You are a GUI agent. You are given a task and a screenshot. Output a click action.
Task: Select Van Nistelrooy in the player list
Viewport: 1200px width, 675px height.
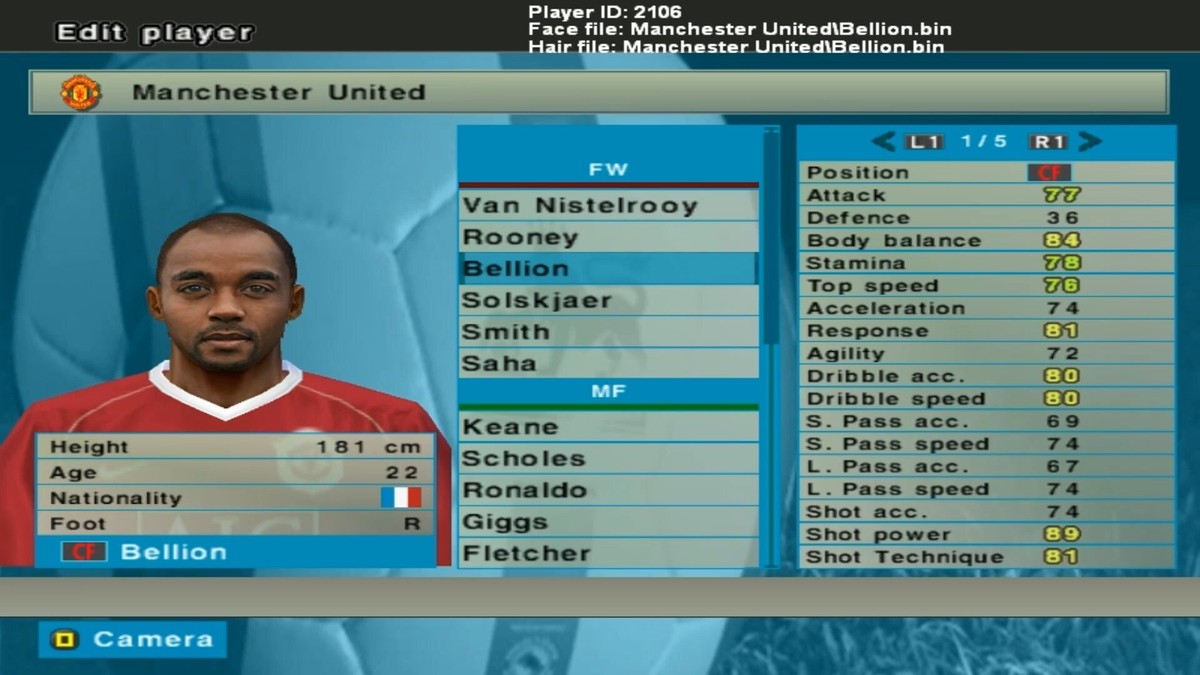608,206
